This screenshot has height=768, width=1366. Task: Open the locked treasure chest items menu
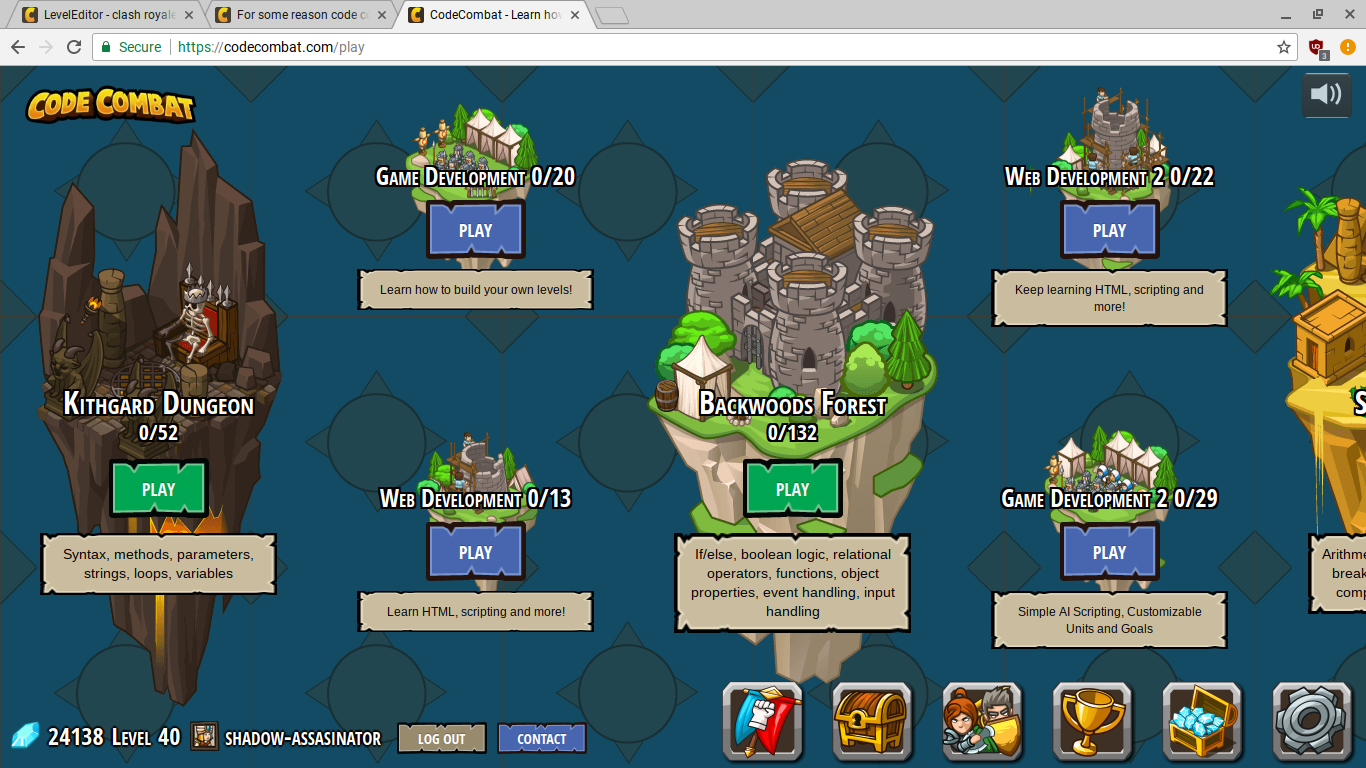tap(872, 720)
